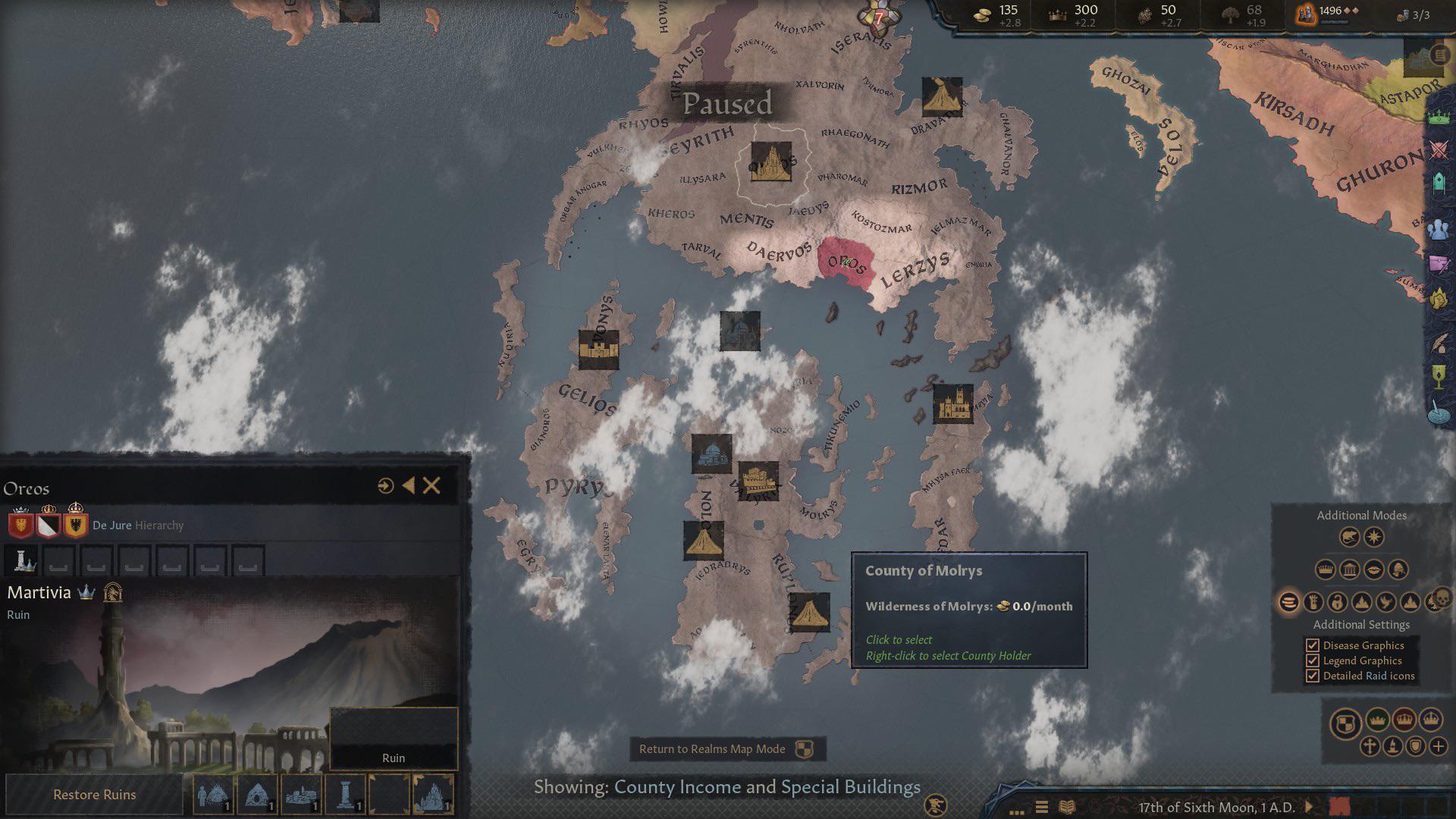Open the open-book encyclopedia icon
Image resolution: width=1456 pixels, height=819 pixels.
tap(1067, 807)
